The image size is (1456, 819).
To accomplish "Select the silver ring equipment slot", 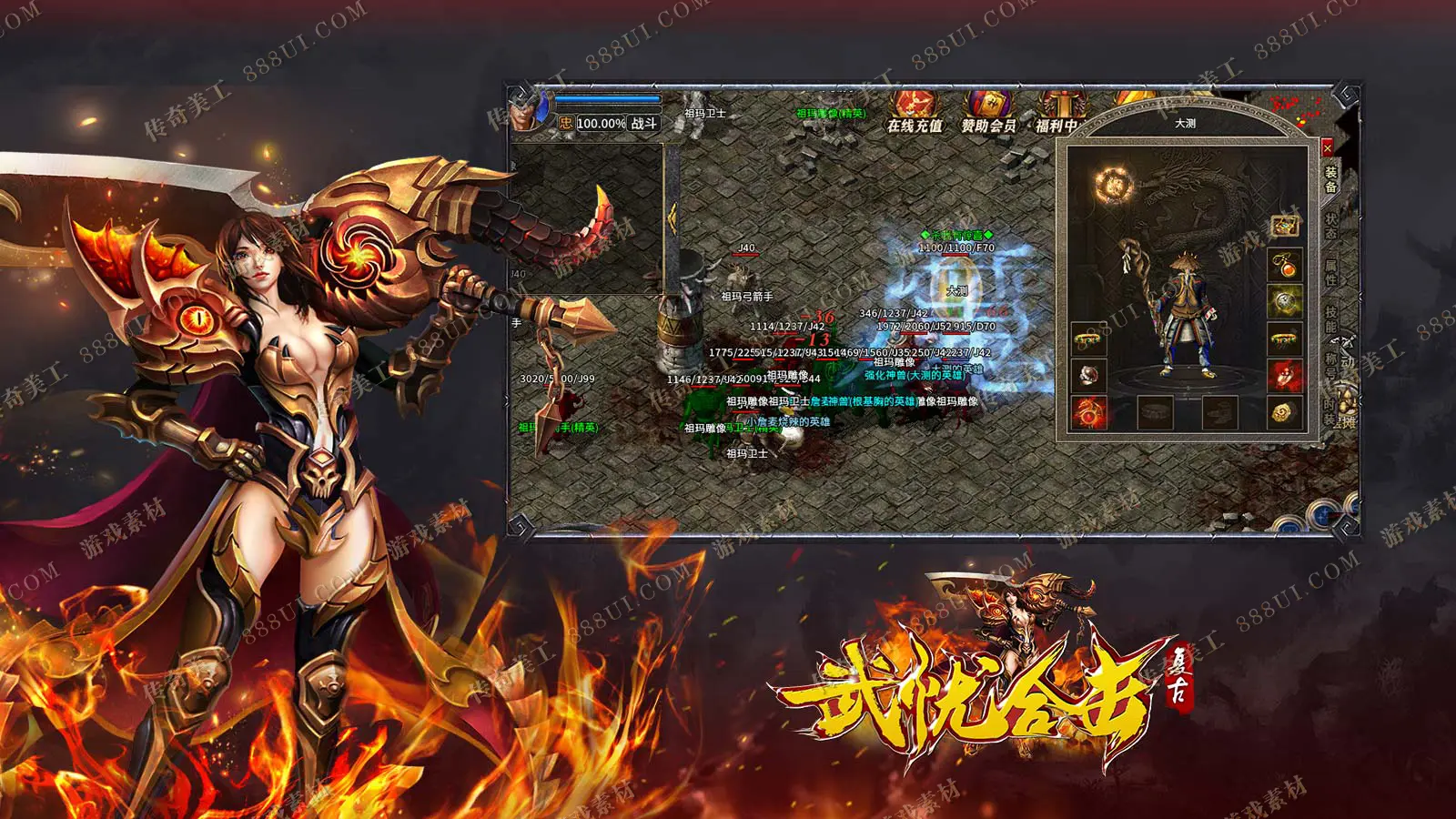I will [1088, 375].
